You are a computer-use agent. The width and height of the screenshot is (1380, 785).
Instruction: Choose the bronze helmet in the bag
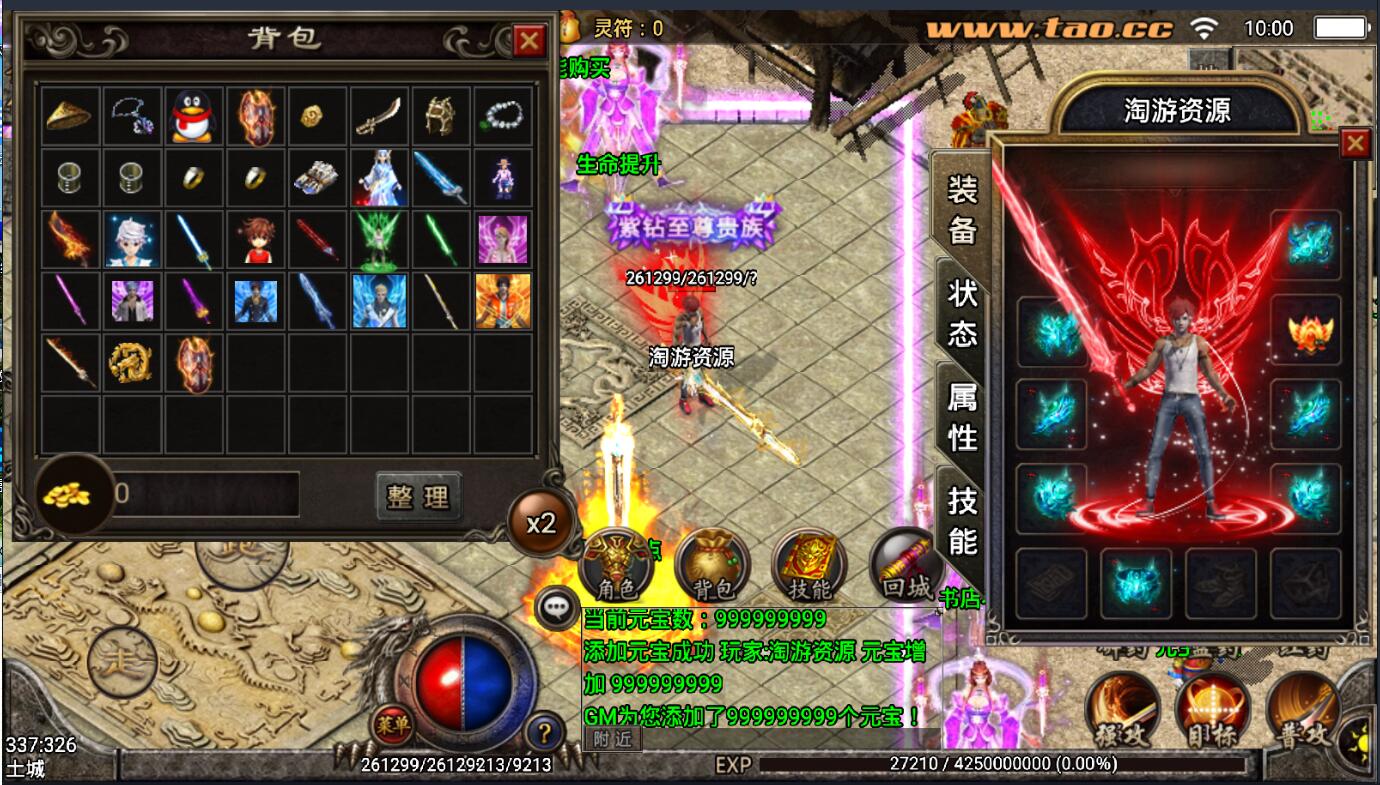(440, 116)
